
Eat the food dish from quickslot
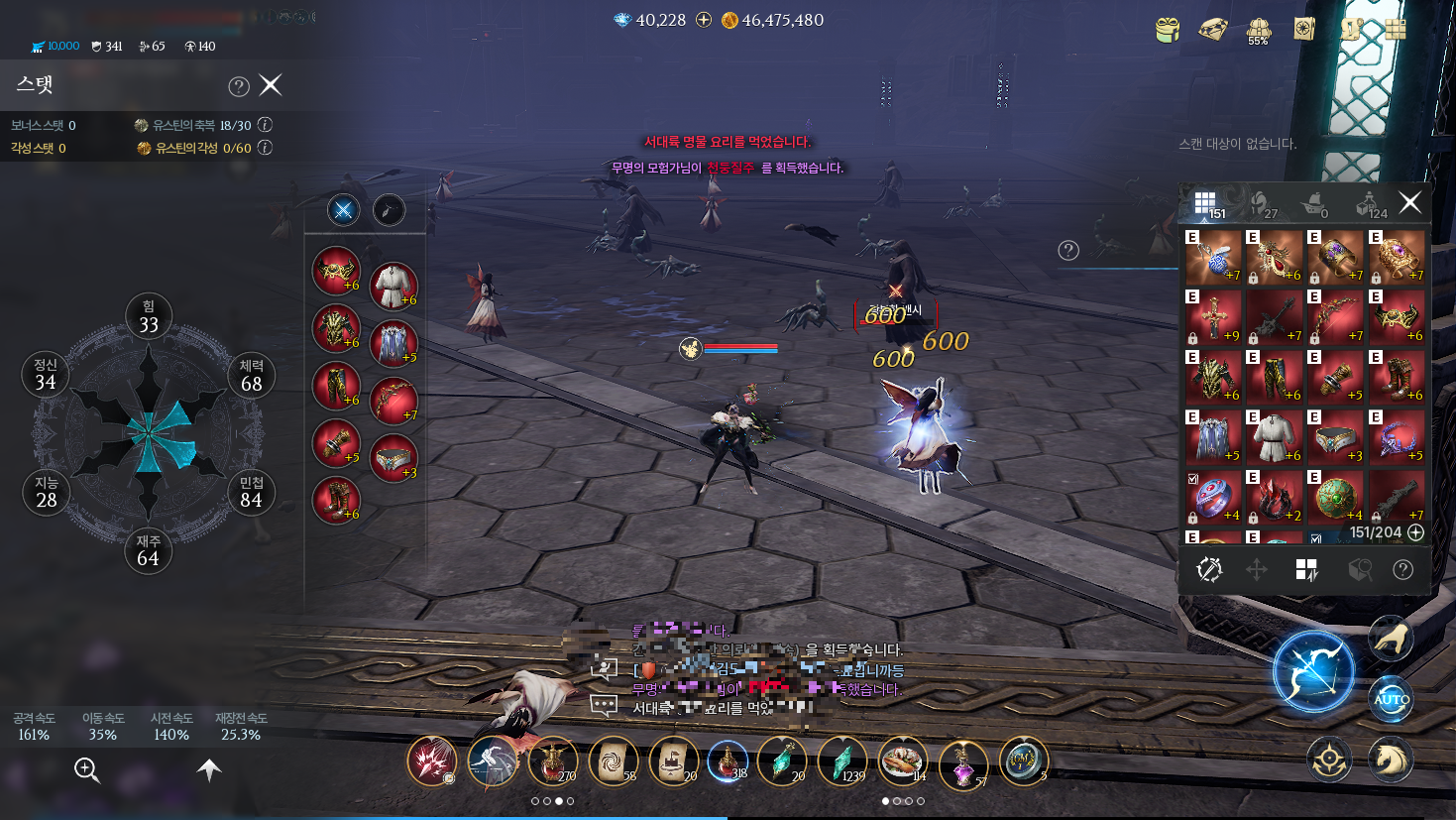[901, 761]
